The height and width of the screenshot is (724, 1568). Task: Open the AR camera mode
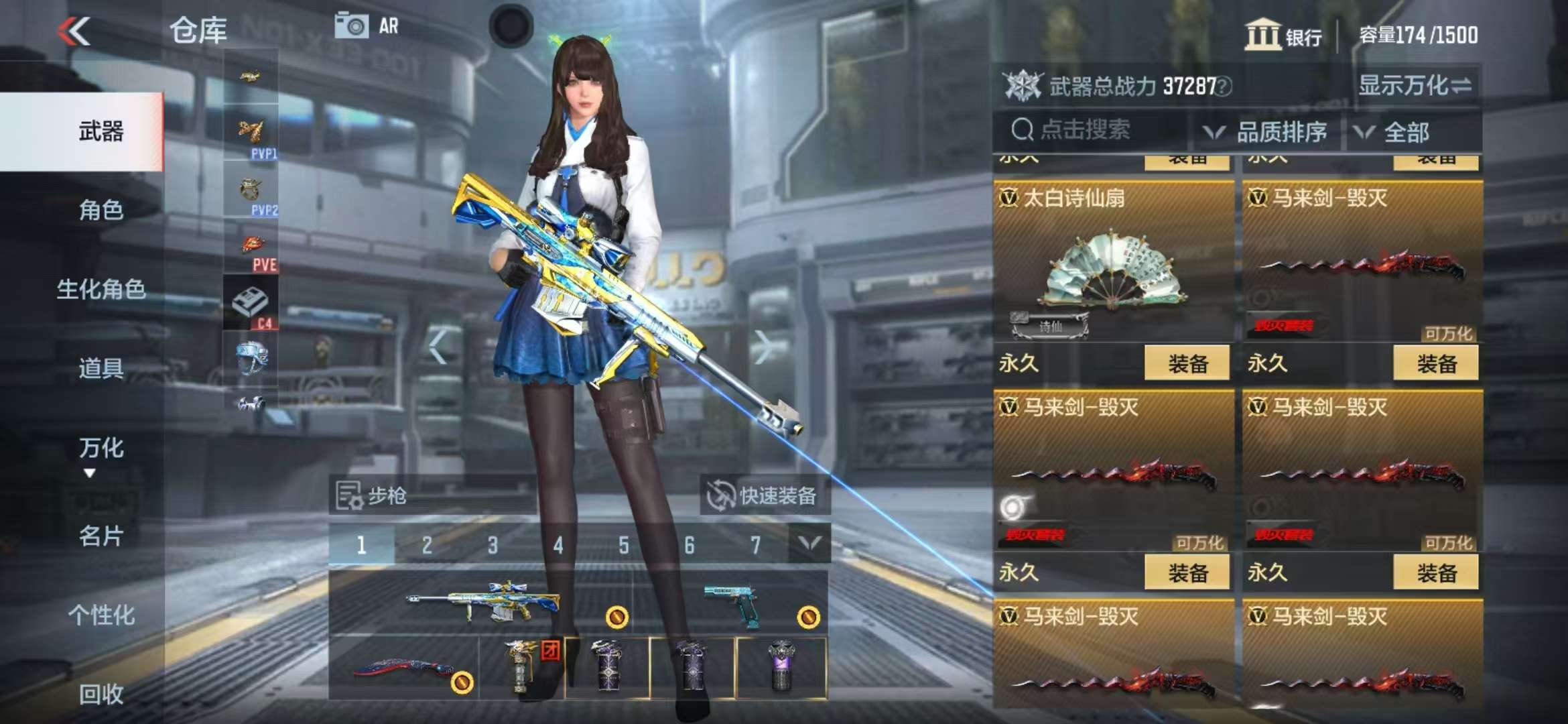coord(367,27)
